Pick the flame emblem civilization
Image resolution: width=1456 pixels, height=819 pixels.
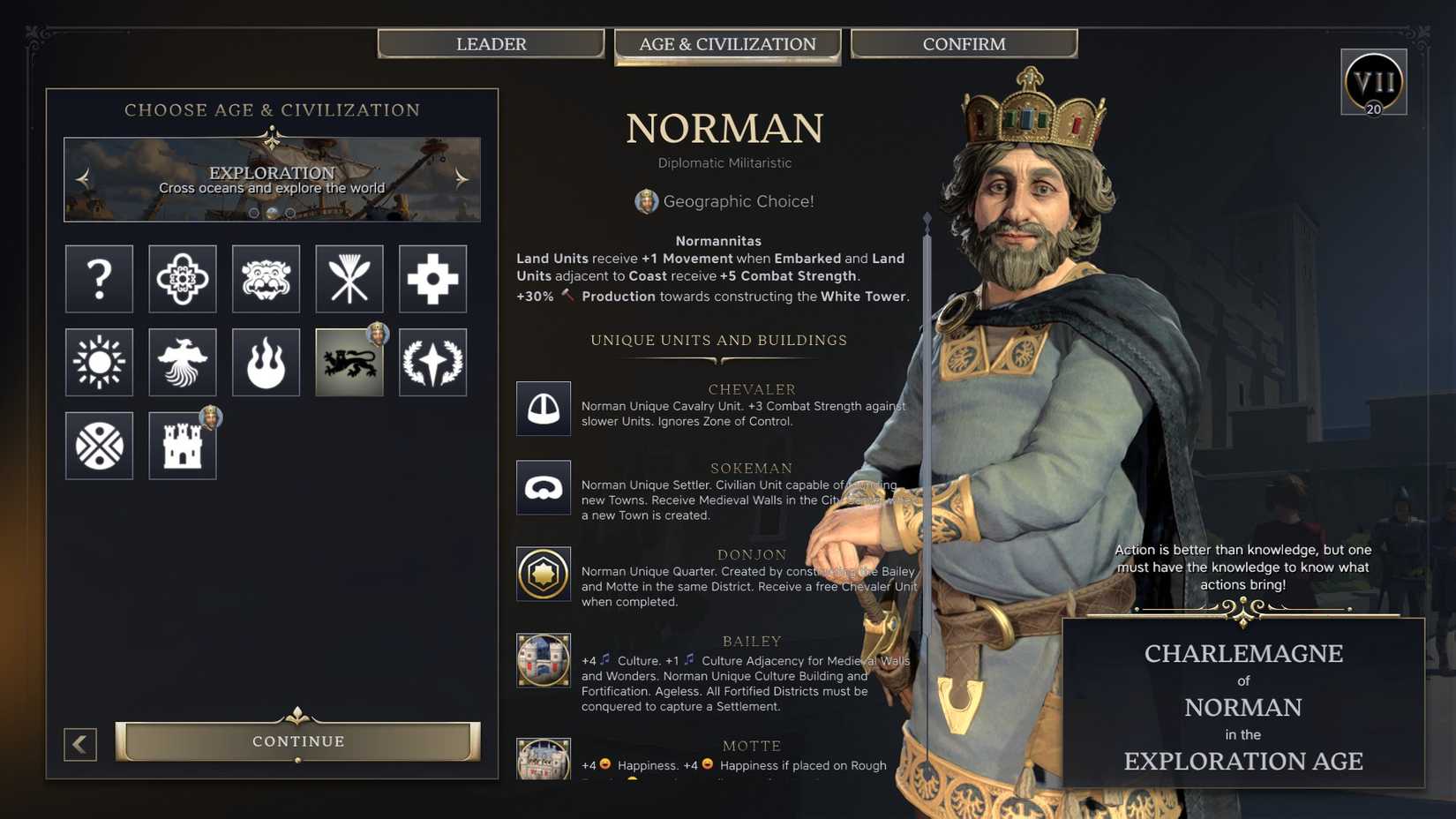266,362
